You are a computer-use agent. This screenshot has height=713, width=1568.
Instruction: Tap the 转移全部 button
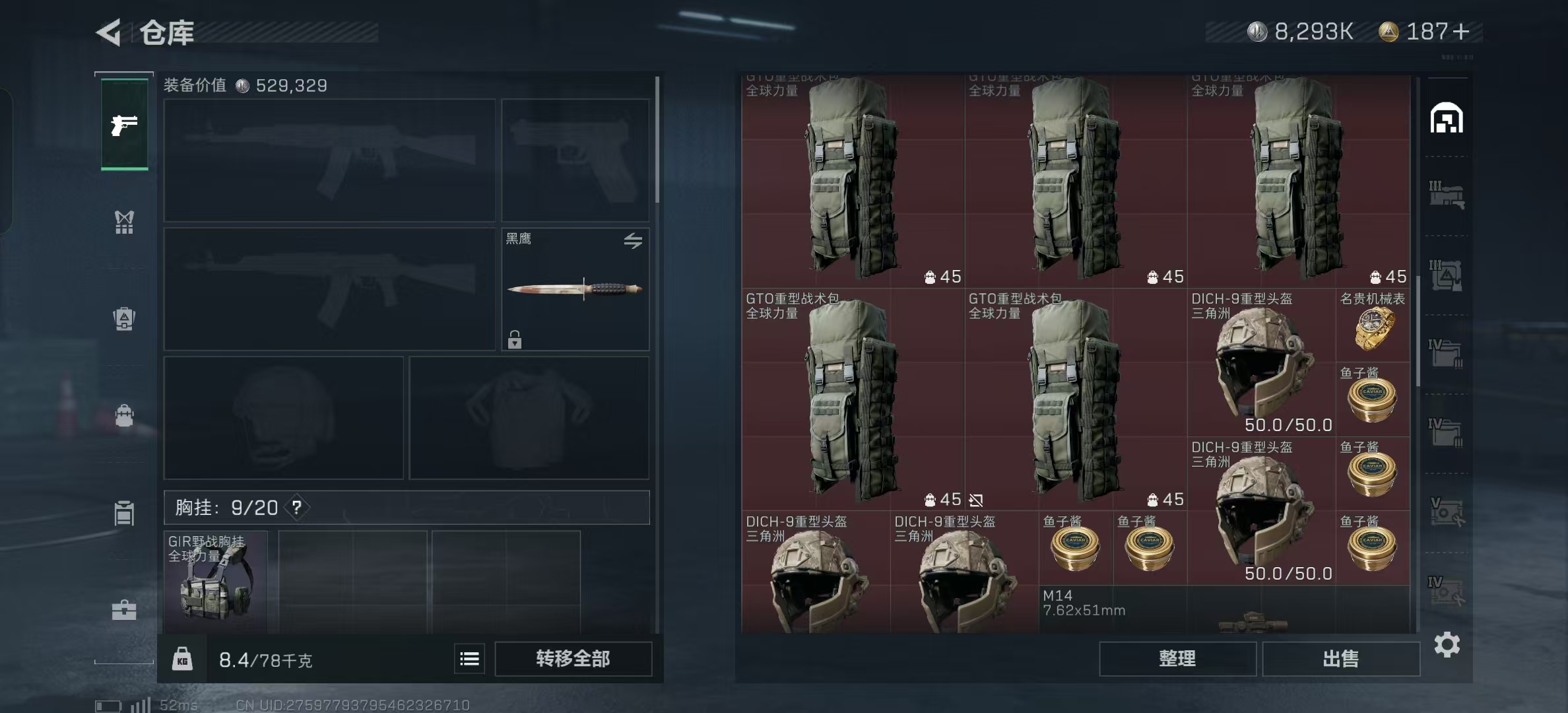tap(573, 659)
